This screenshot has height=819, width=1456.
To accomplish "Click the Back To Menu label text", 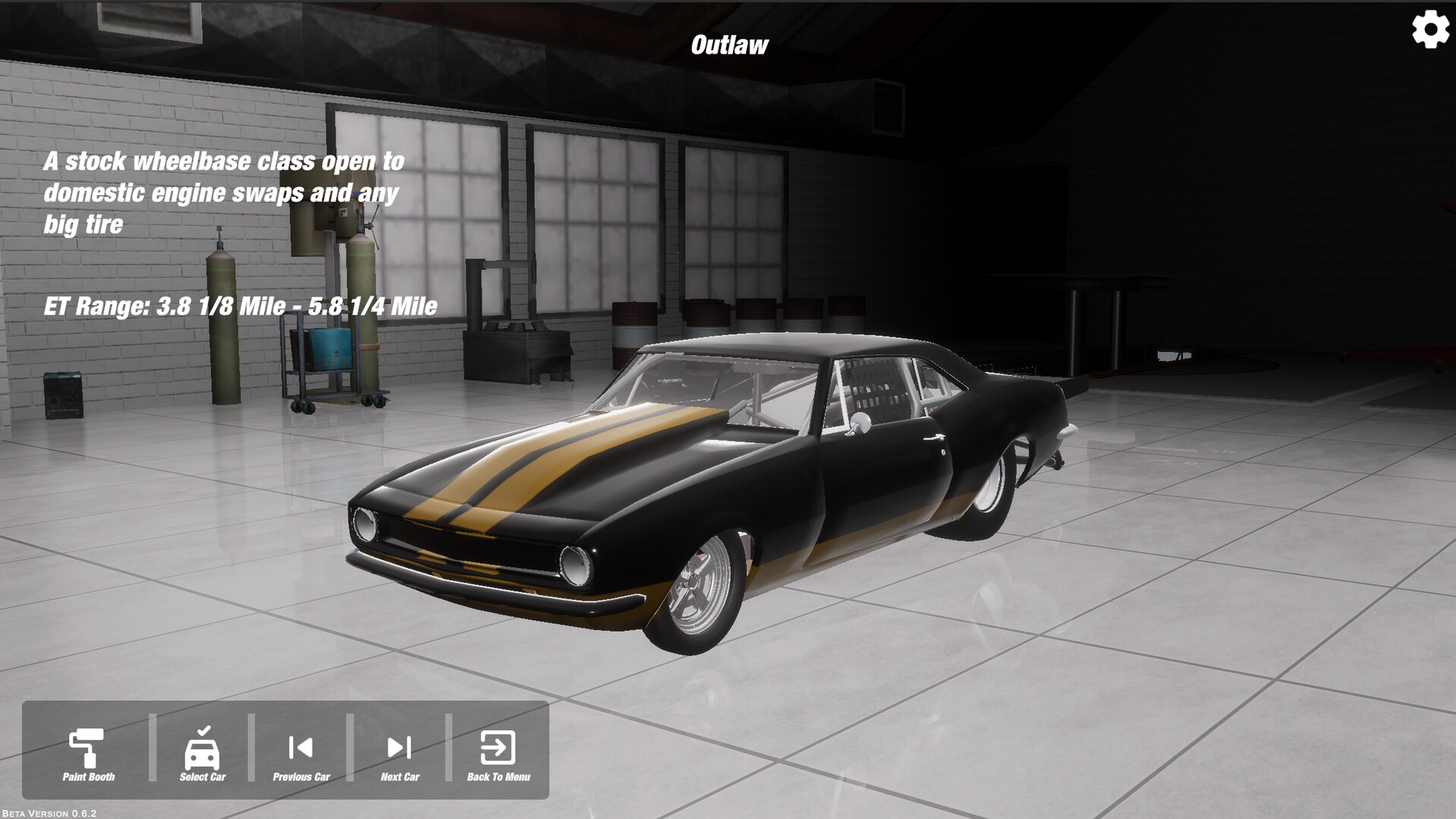I will pyautogui.click(x=499, y=777).
